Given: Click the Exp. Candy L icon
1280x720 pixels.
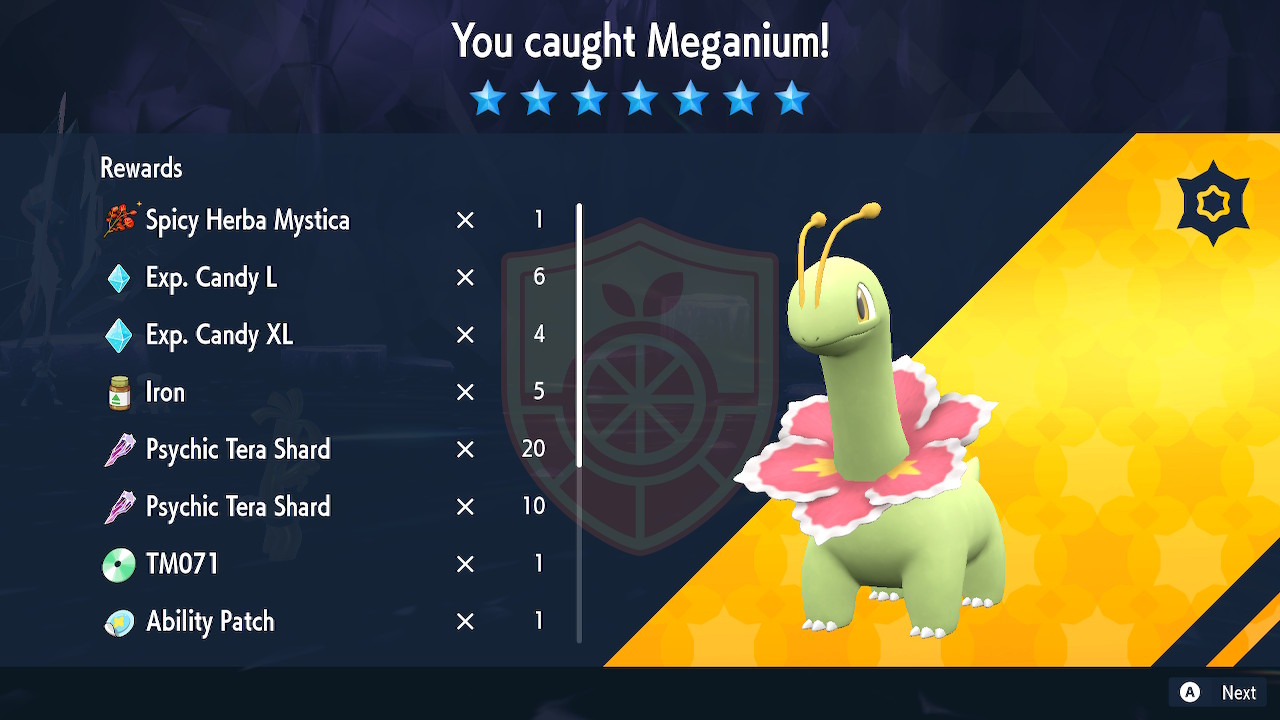Looking at the screenshot, I should coord(118,278).
